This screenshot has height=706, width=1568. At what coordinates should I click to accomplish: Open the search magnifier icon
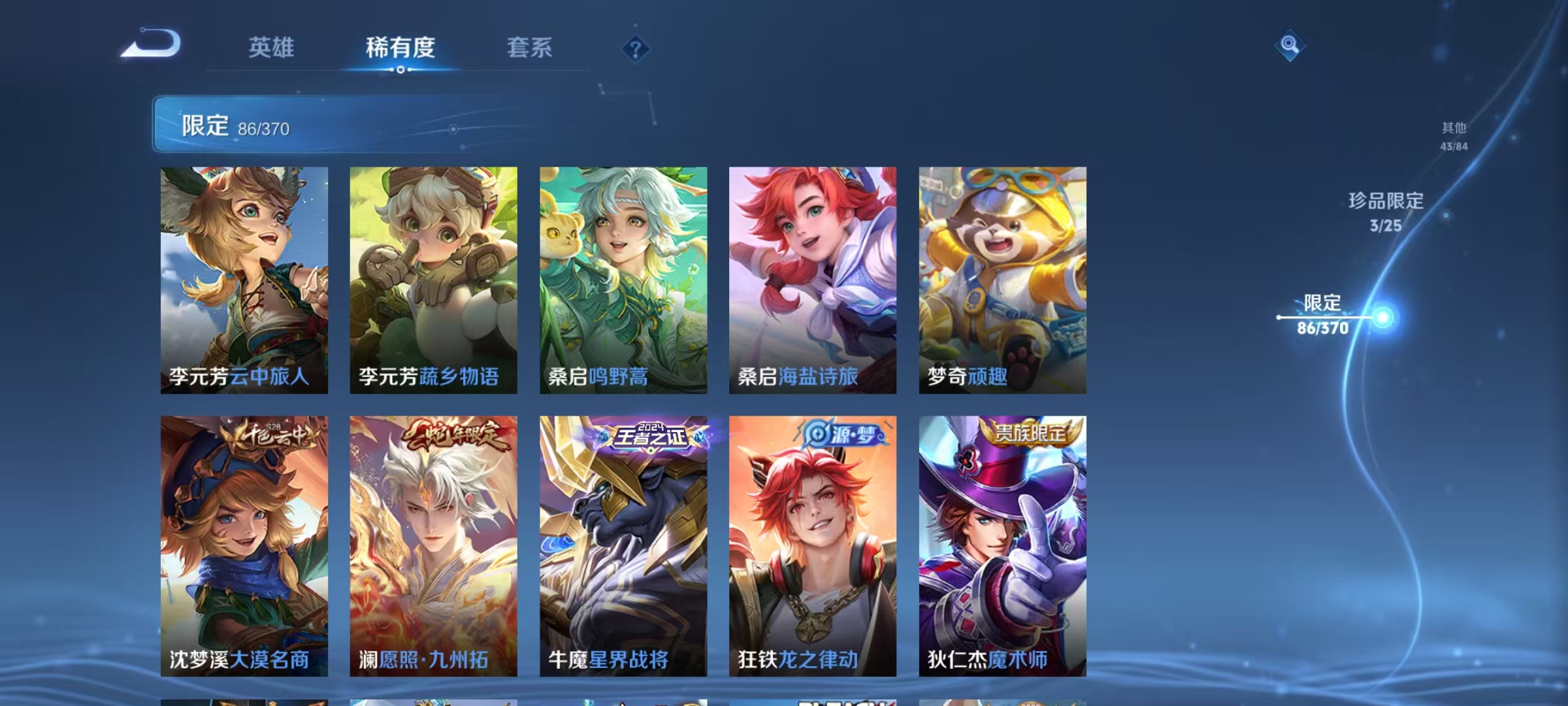[1290, 46]
